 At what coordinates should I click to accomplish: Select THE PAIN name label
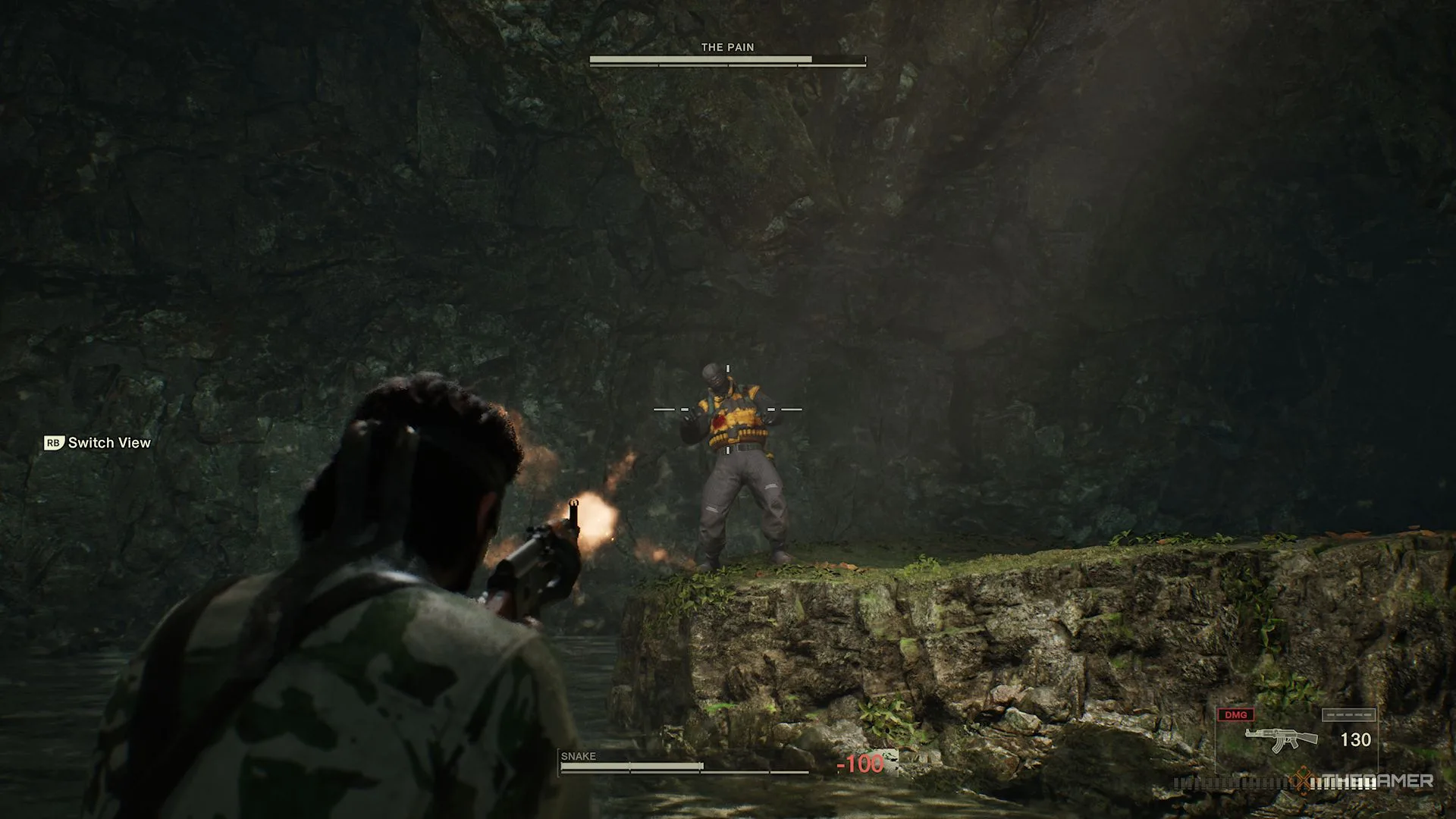click(x=726, y=46)
